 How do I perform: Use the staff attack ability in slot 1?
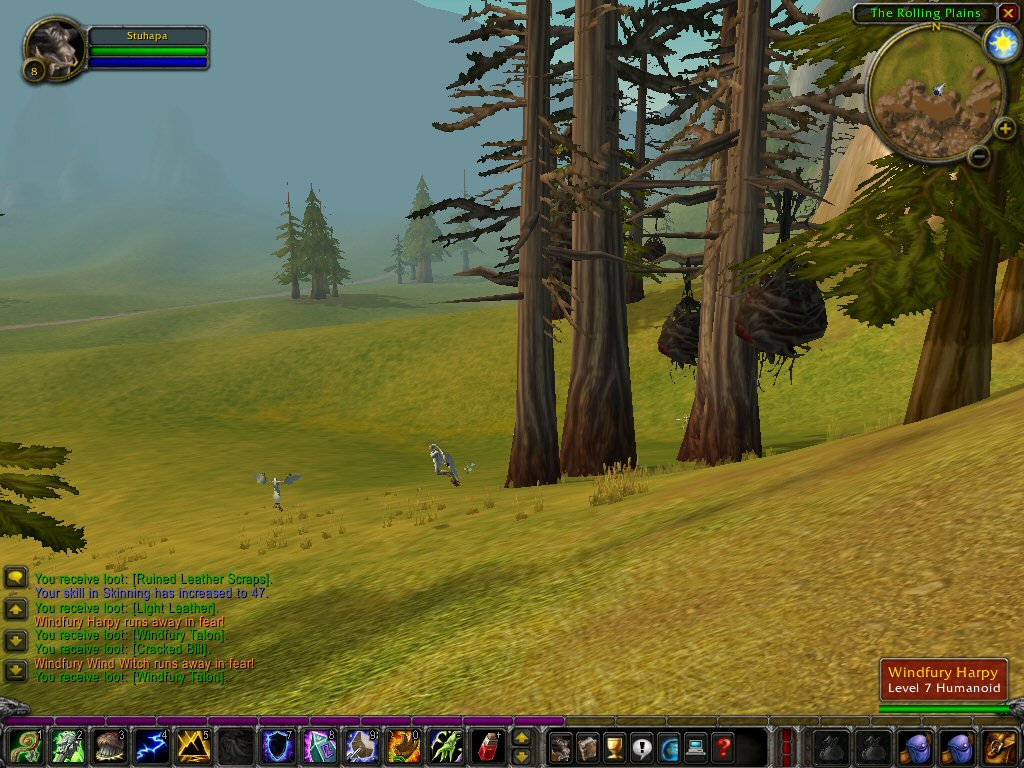coord(24,746)
